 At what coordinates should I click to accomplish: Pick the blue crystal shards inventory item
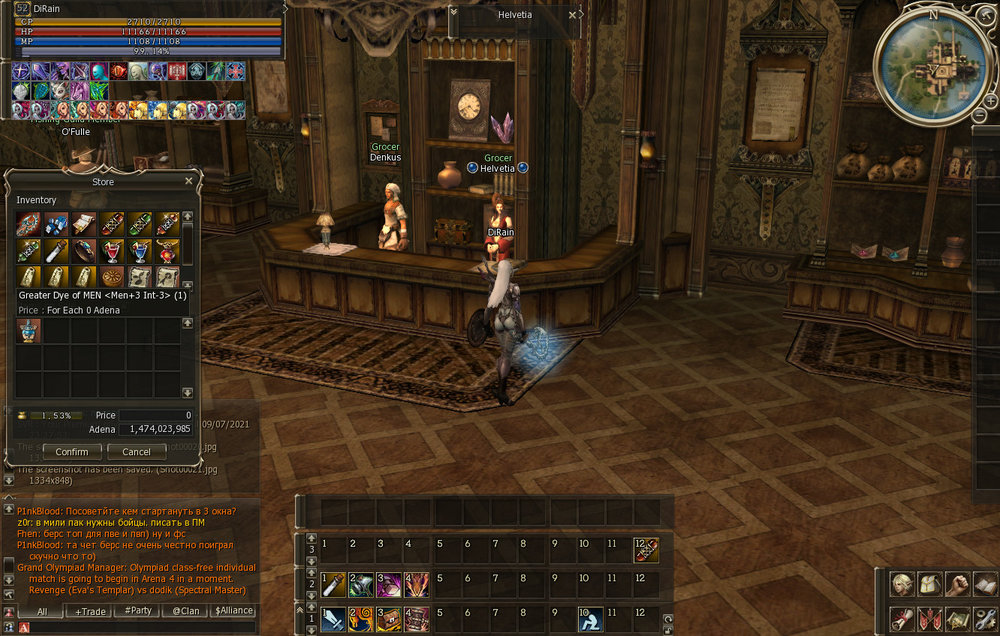(x=56, y=223)
